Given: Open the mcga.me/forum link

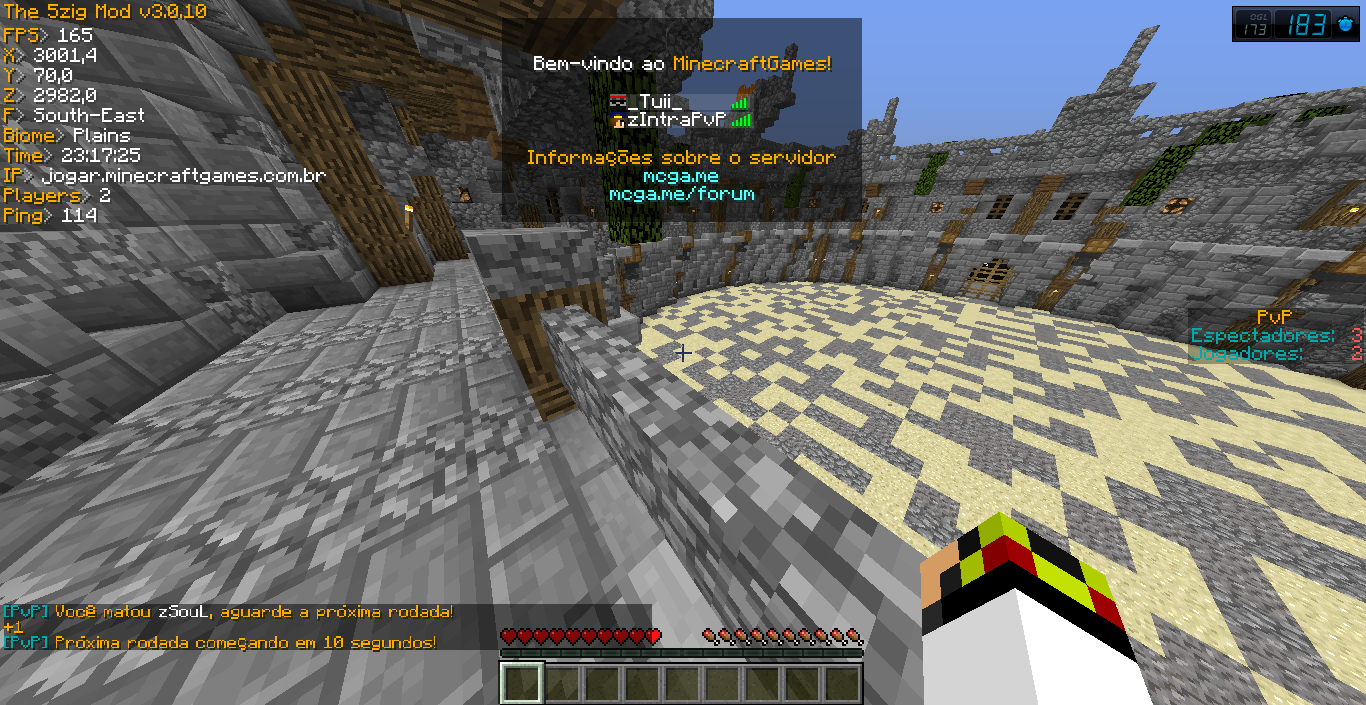Looking at the screenshot, I should (681, 194).
